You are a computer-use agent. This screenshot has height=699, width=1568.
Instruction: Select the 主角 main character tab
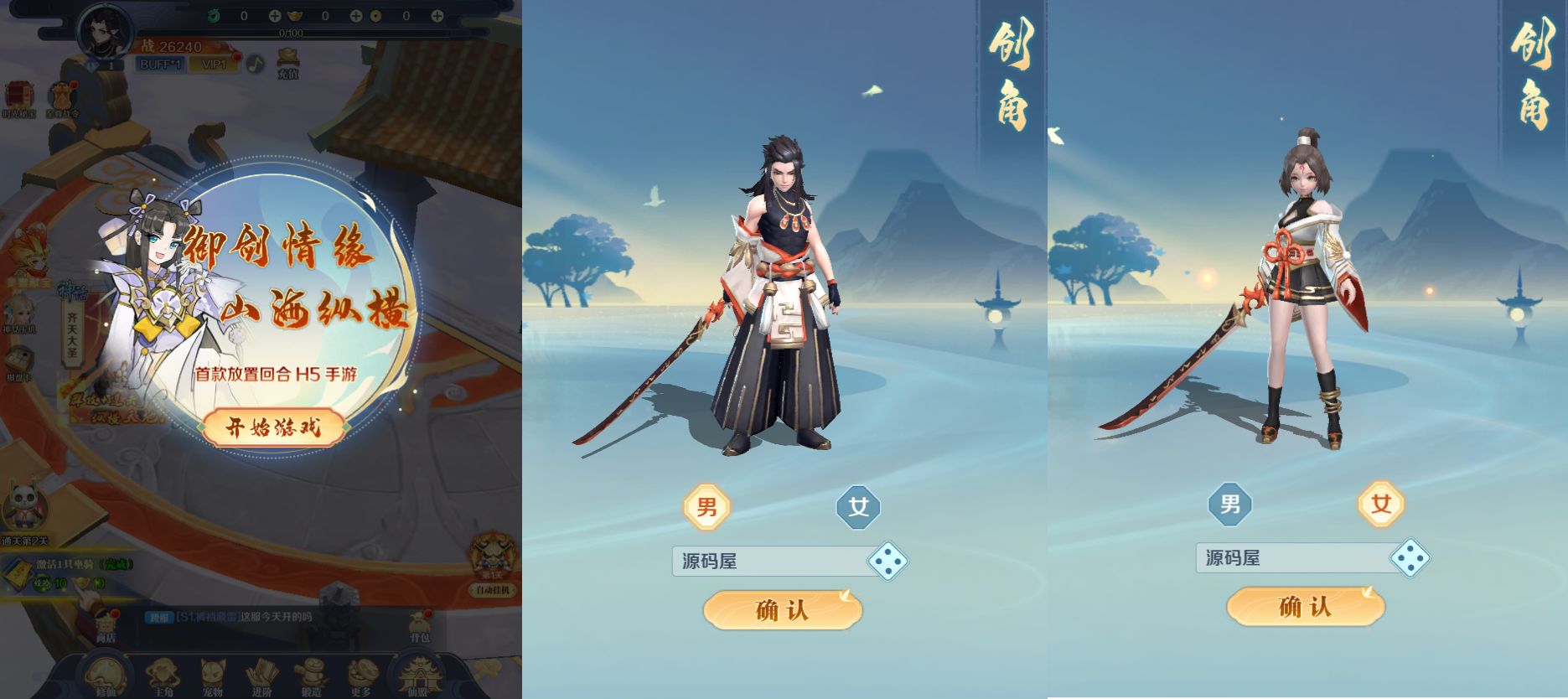tap(161, 672)
